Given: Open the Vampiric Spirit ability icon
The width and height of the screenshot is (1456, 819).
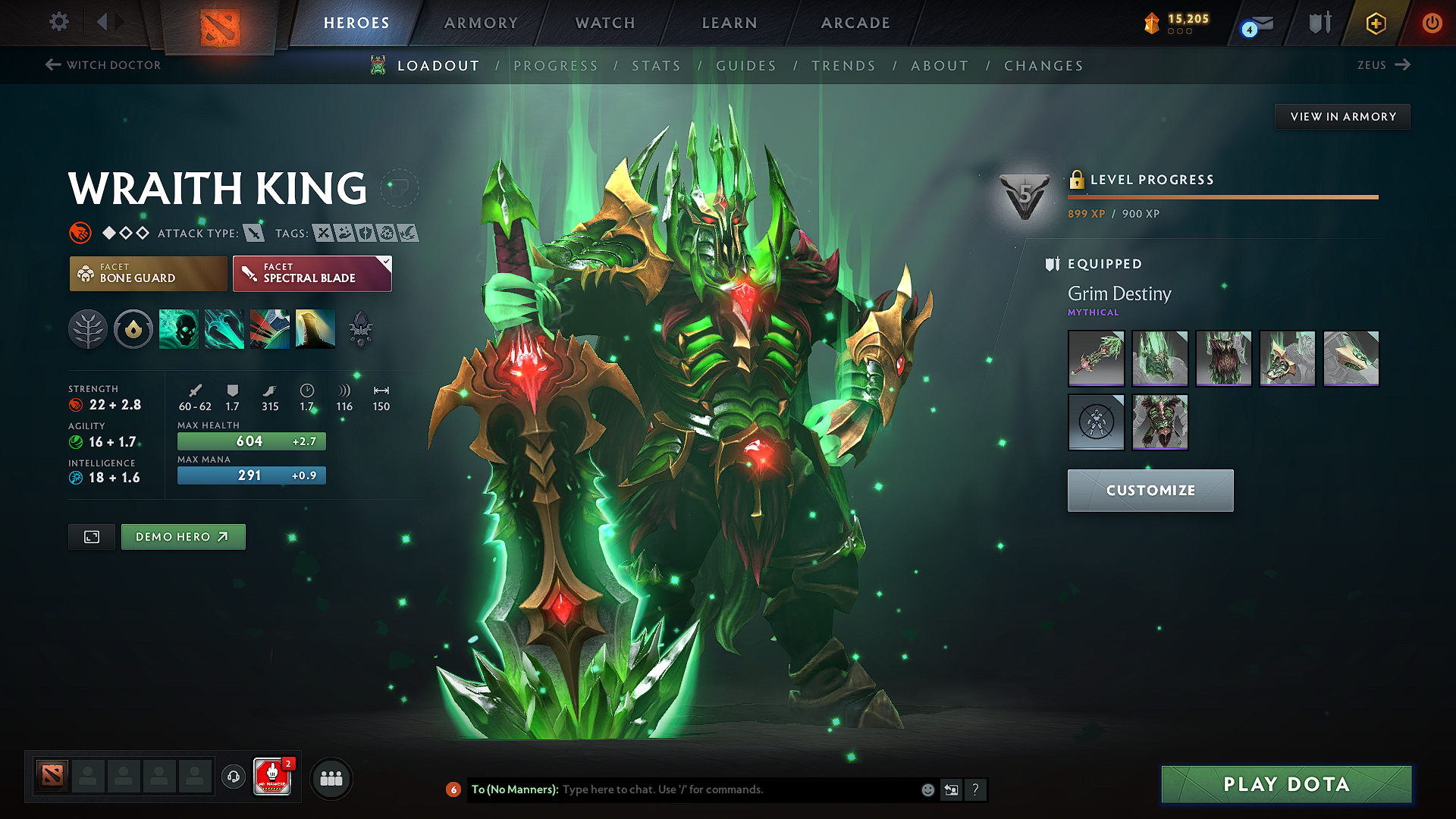Looking at the screenshot, I should click(x=224, y=328).
